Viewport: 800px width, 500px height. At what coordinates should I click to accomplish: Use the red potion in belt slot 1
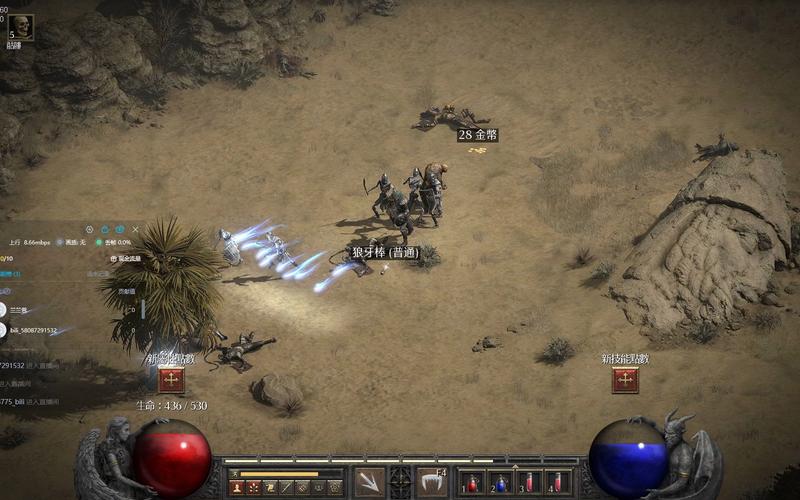[471, 482]
